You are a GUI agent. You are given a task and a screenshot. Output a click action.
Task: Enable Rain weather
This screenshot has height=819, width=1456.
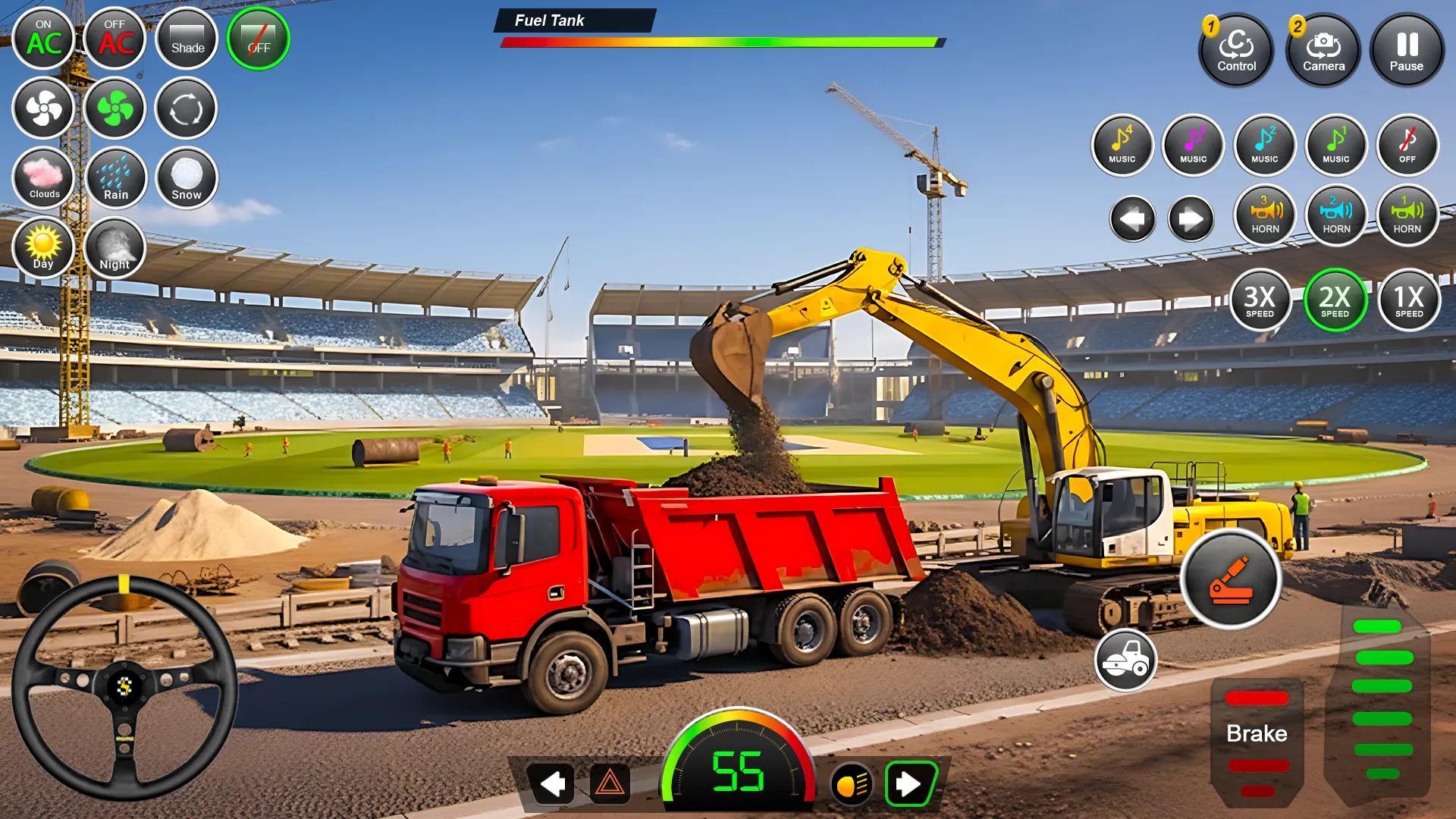(115, 177)
